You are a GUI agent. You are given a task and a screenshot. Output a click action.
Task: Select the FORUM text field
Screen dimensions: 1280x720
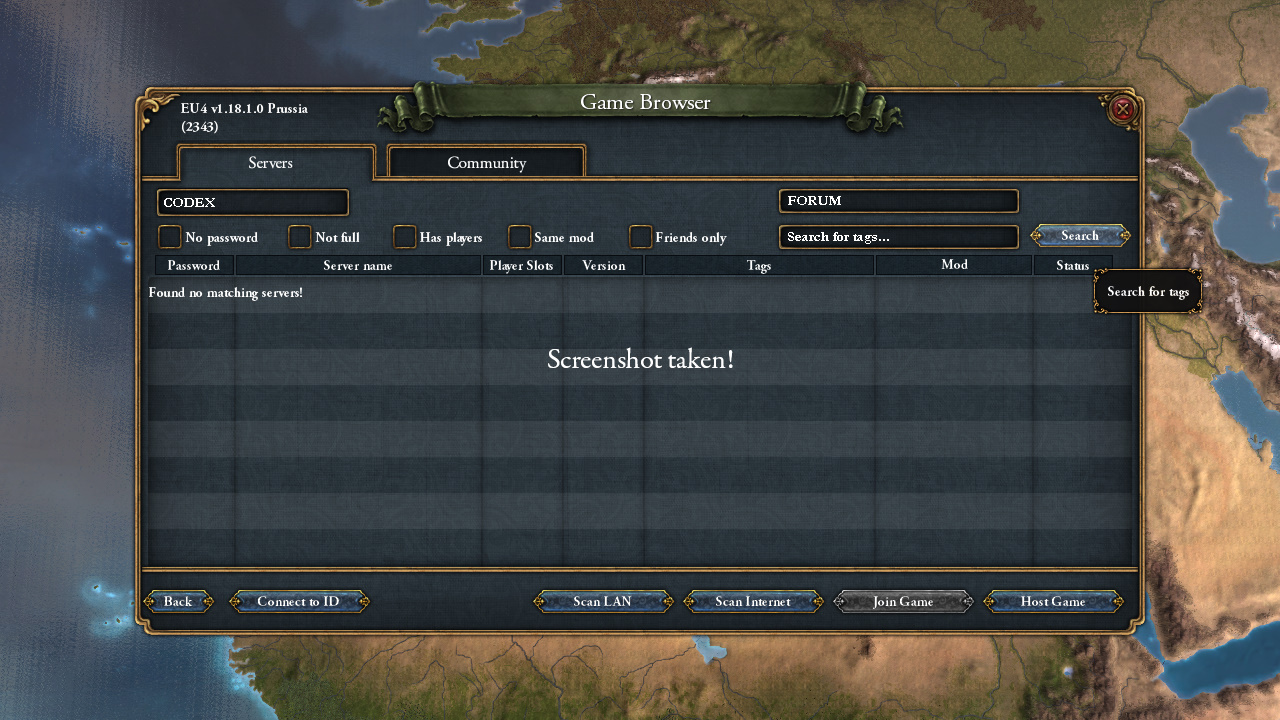click(x=898, y=201)
